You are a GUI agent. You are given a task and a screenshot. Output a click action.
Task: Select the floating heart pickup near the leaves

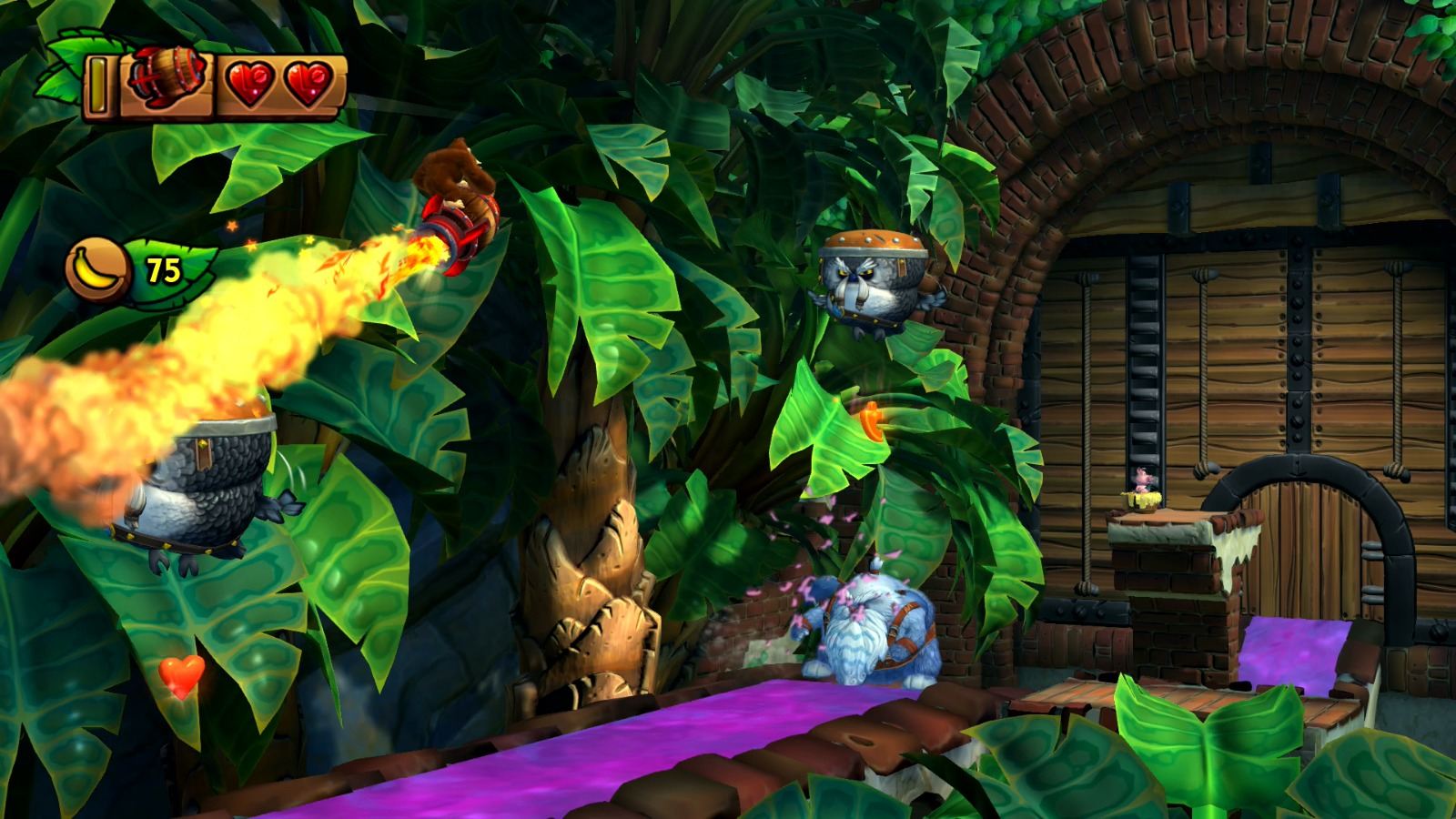coord(180,675)
